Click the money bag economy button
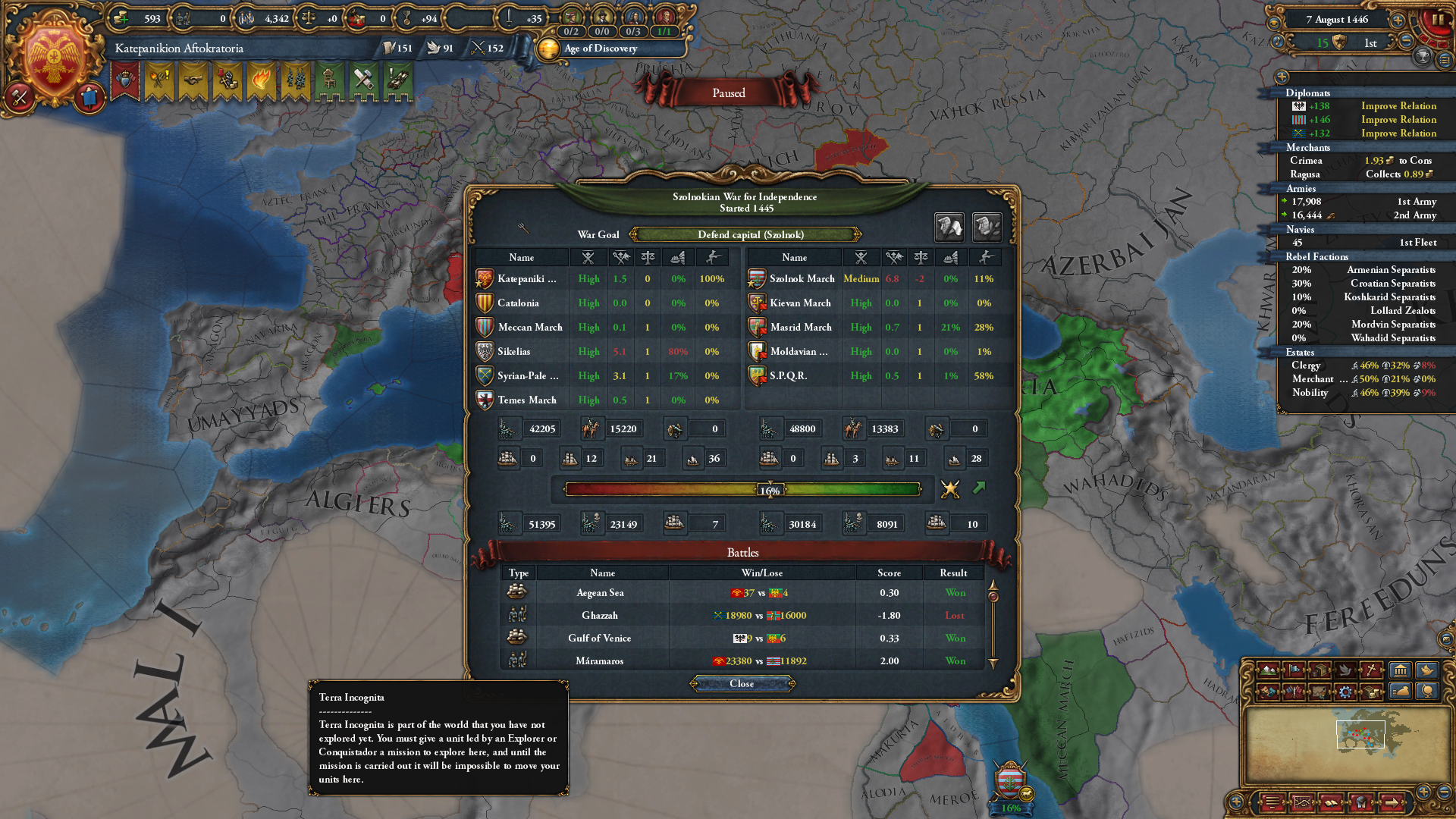Image resolution: width=1456 pixels, height=819 pixels. click(1401, 692)
